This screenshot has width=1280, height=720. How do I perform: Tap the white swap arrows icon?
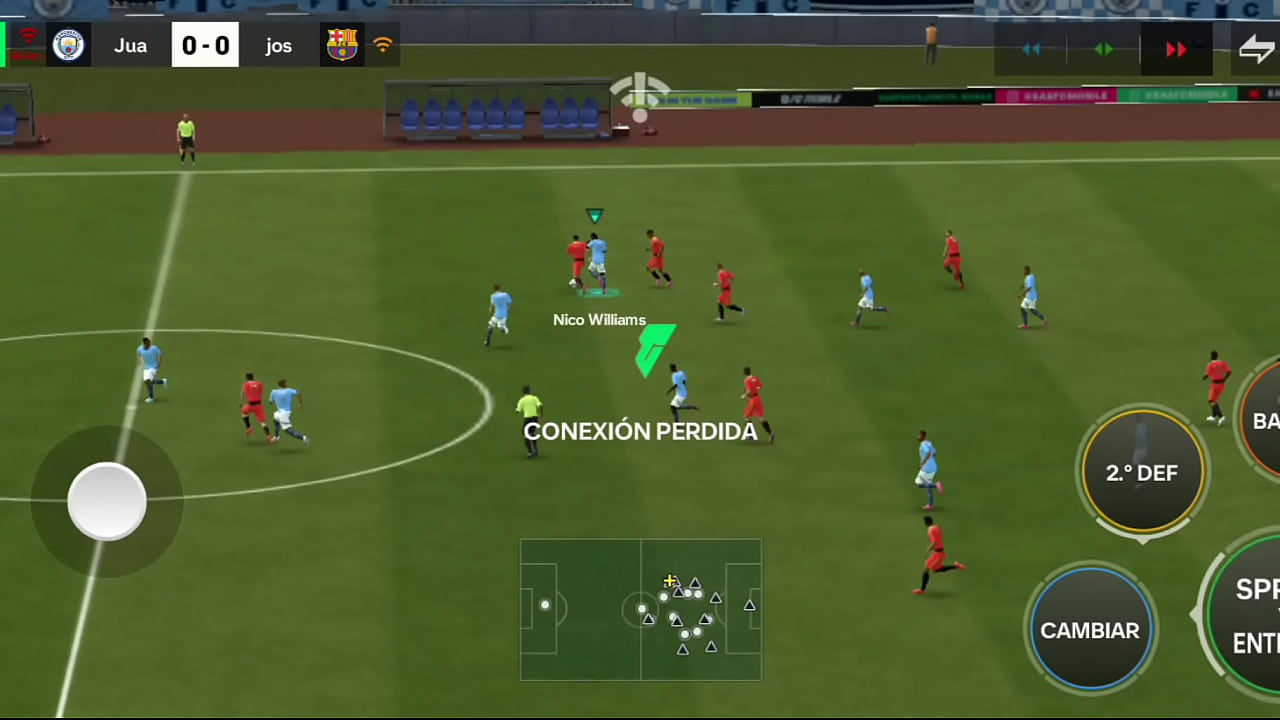(1256, 49)
